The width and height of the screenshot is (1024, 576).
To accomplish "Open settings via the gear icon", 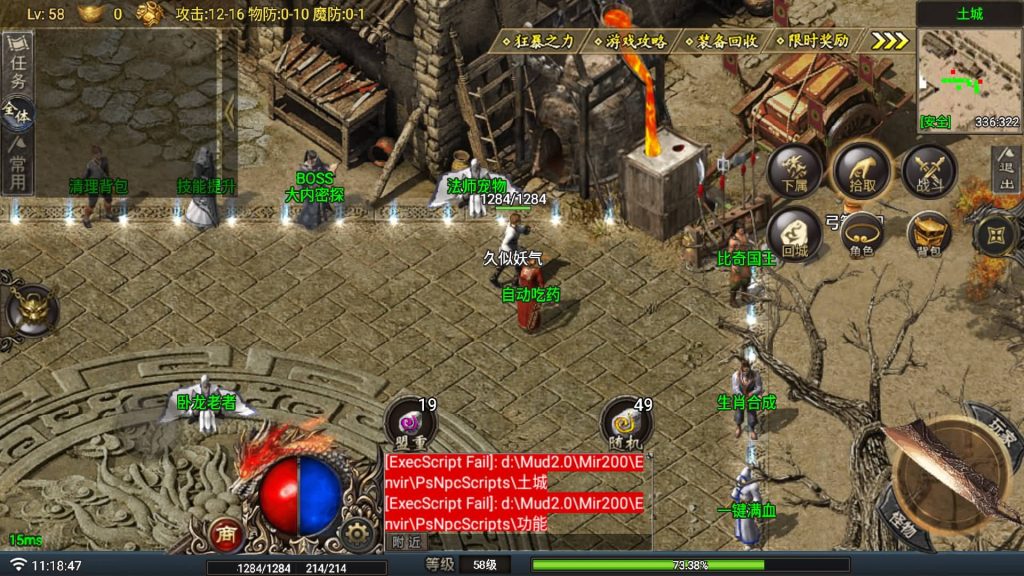I will (x=357, y=534).
